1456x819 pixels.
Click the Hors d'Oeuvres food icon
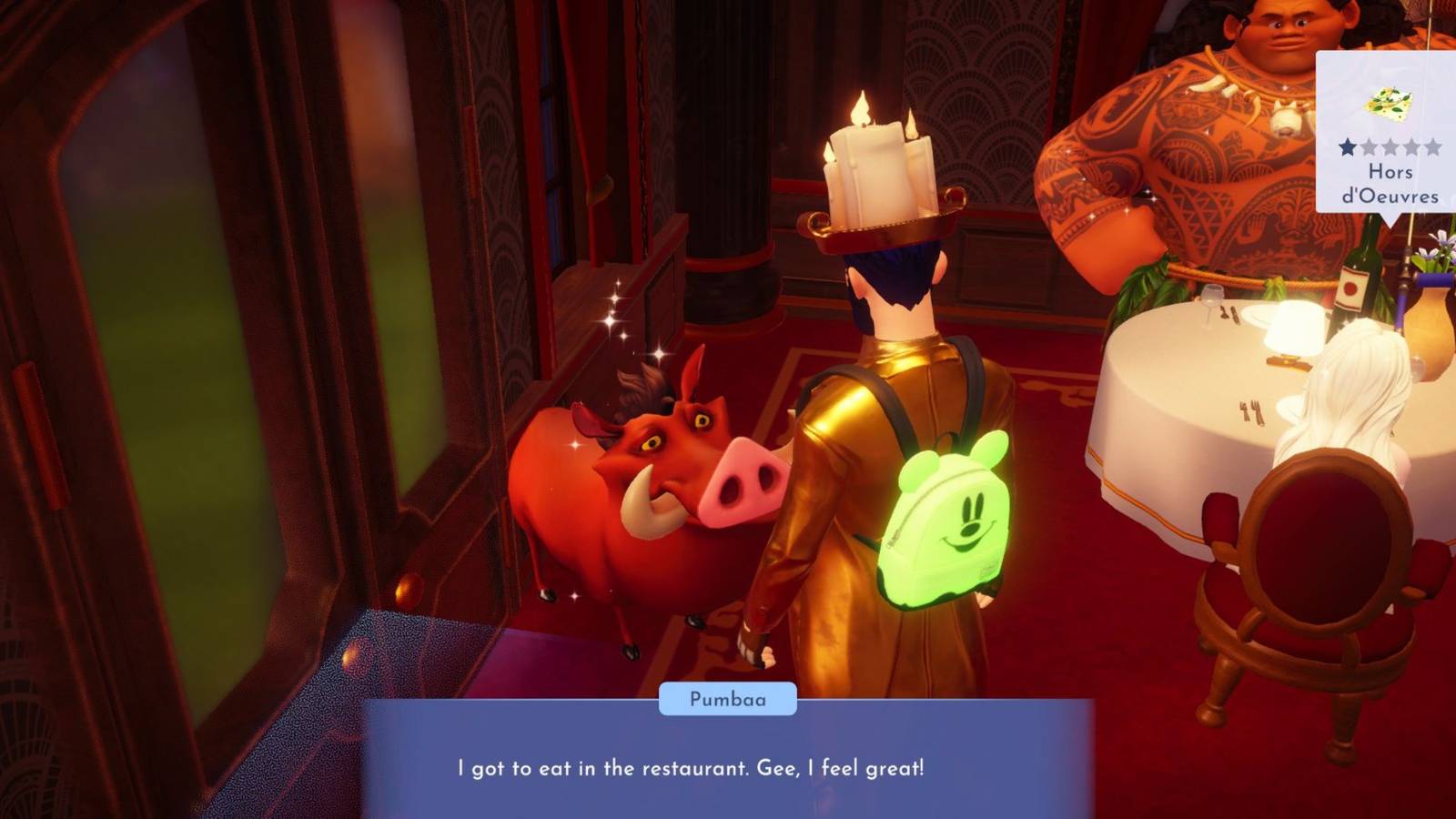coord(1388,100)
